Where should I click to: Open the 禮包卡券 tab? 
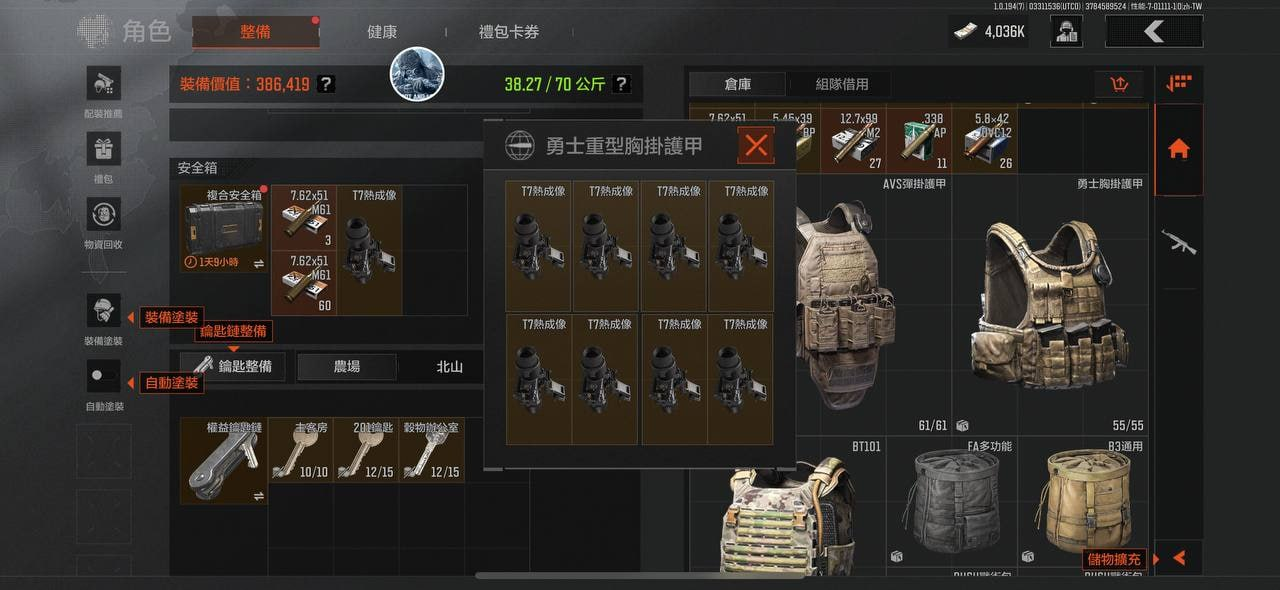point(509,32)
